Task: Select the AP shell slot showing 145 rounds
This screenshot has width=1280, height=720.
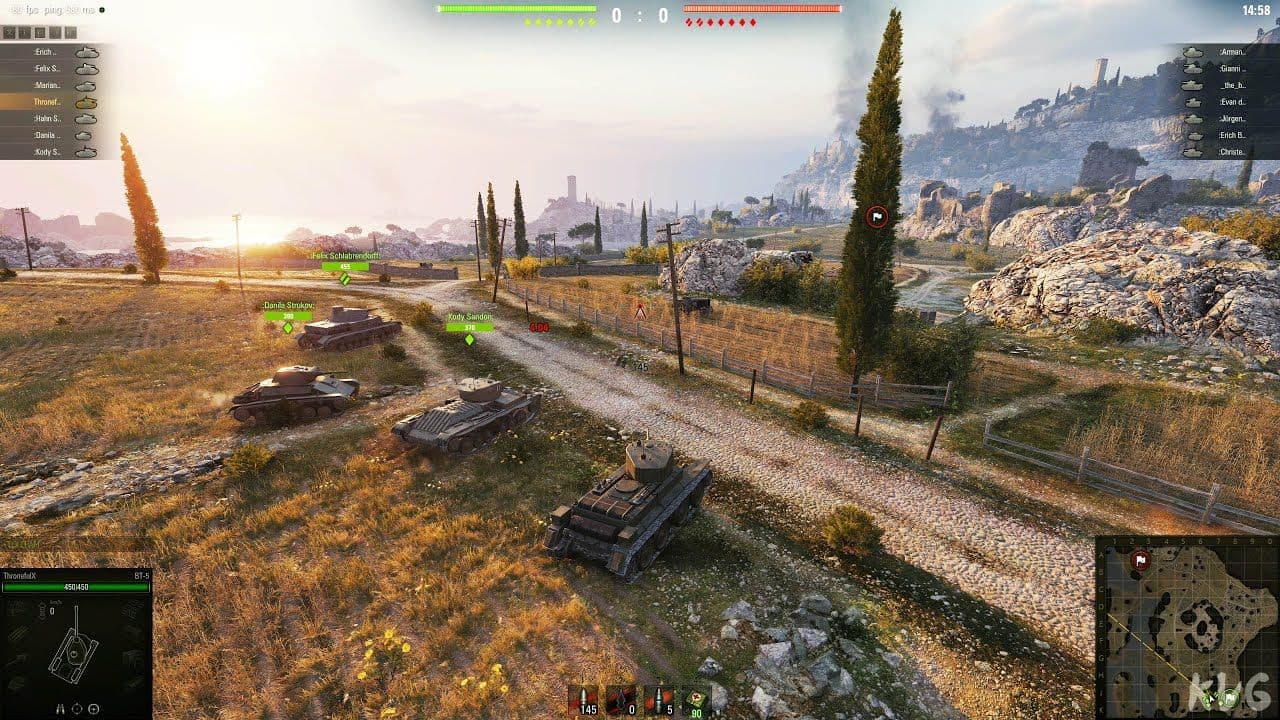Action: [x=585, y=700]
